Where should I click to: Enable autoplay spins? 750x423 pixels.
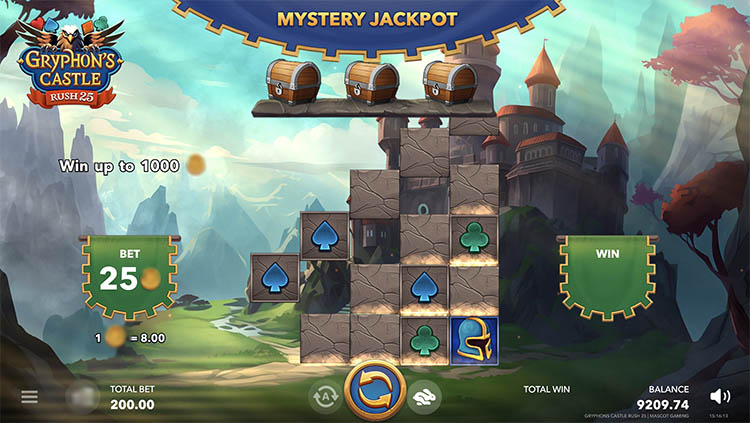[324, 397]
